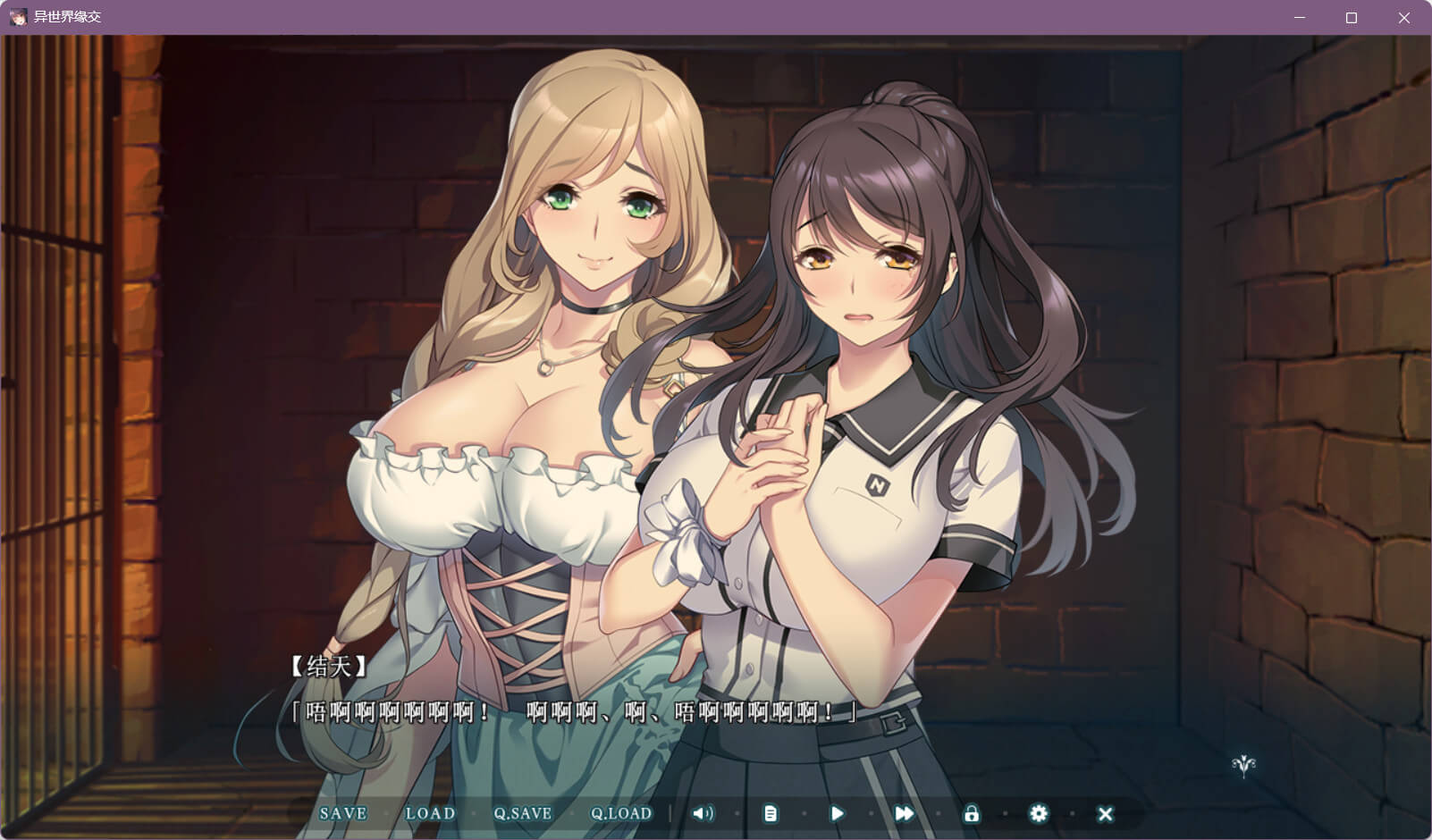Hide the toolbar with the X icon
The image size is (1432, 840).
coord(1106,813)
